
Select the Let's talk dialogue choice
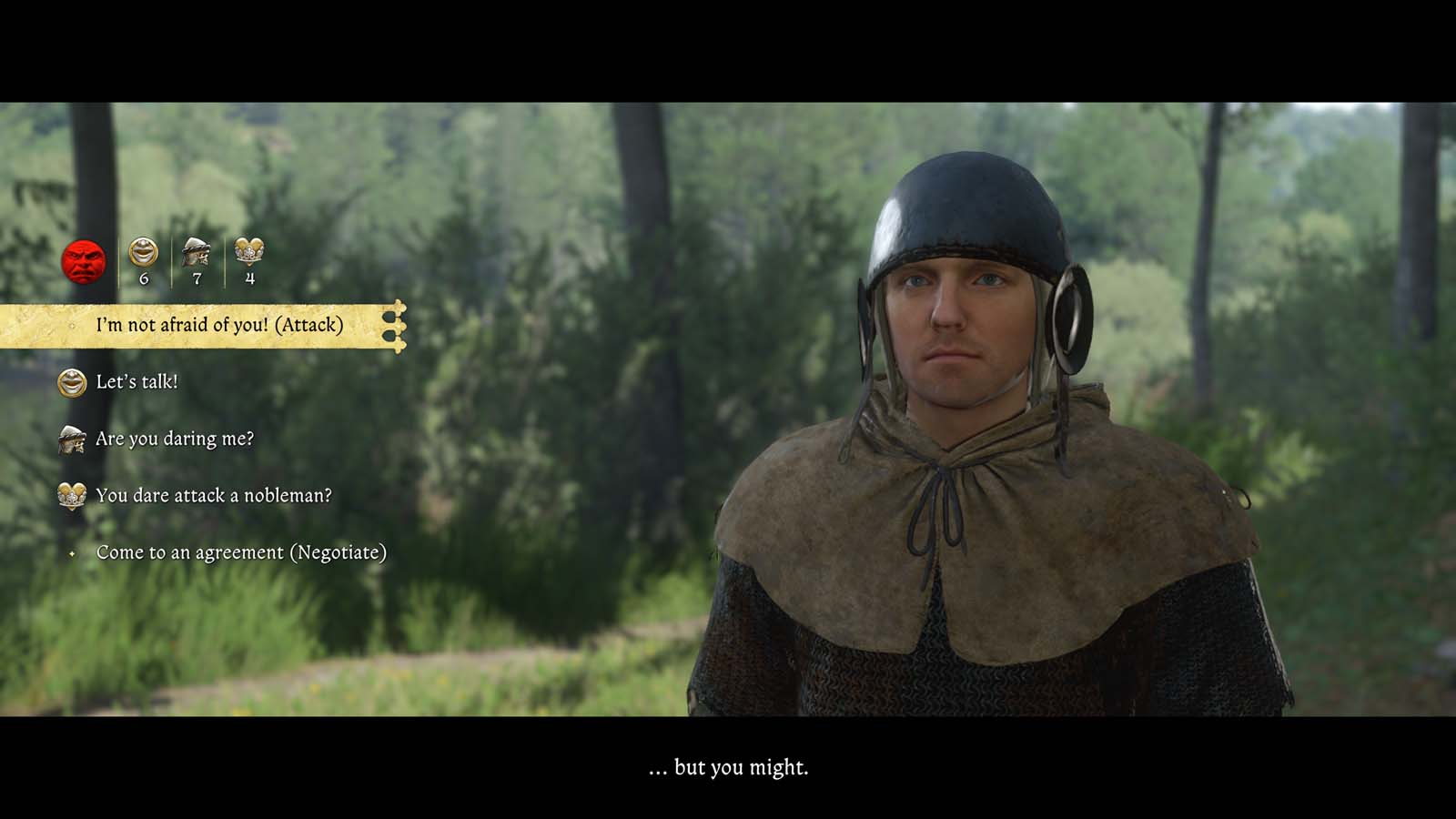coord(136,382)
